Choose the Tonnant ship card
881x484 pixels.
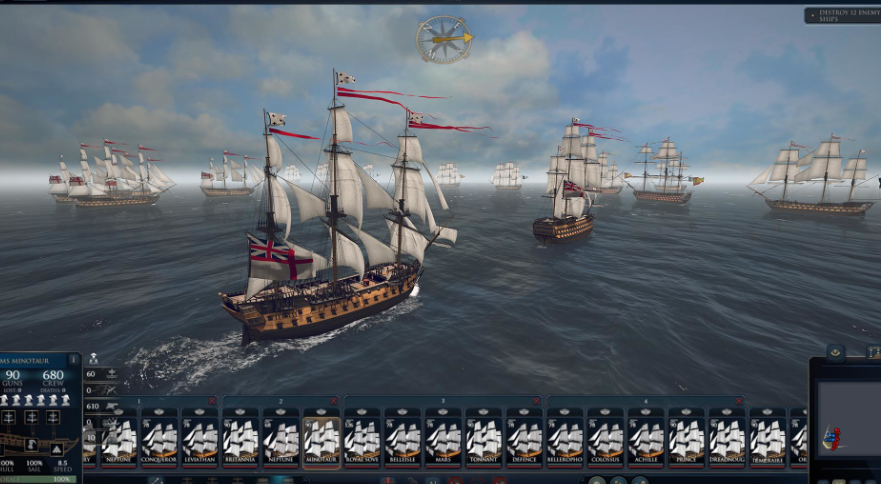pyautogui.click(x=484, y=437)
